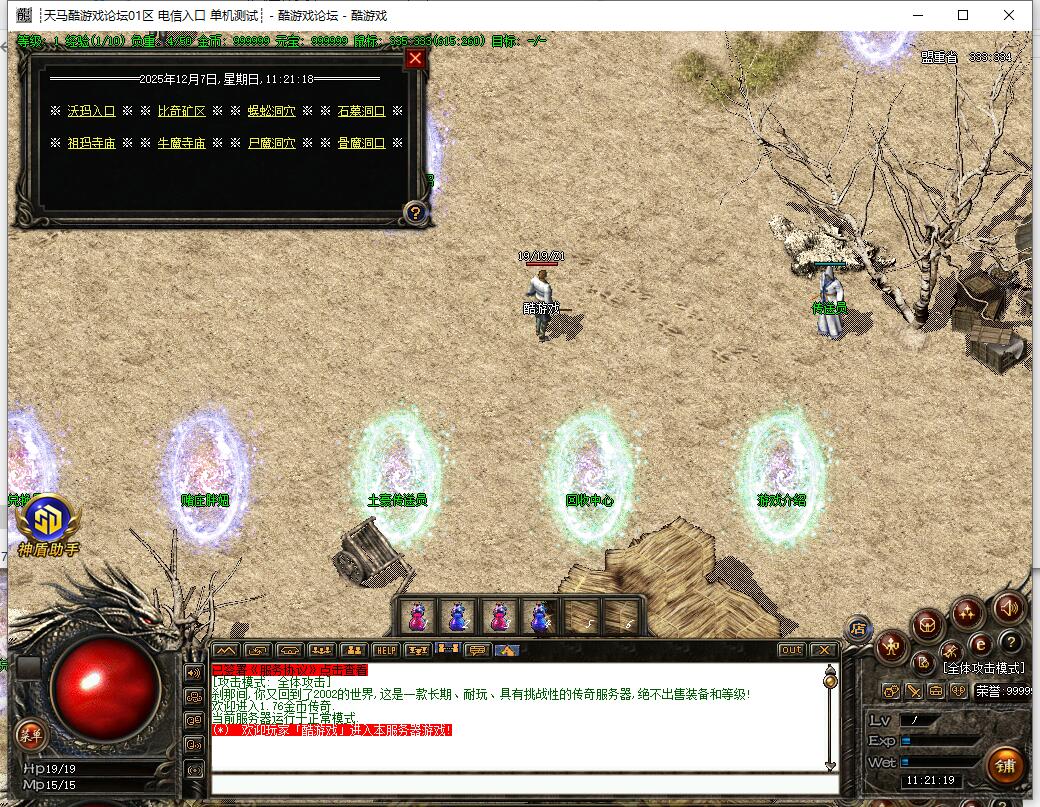Viewport: 1040px width, 807px height.
Task: Use the red potion in hotbar slot 1
Action: coord(418,616)
